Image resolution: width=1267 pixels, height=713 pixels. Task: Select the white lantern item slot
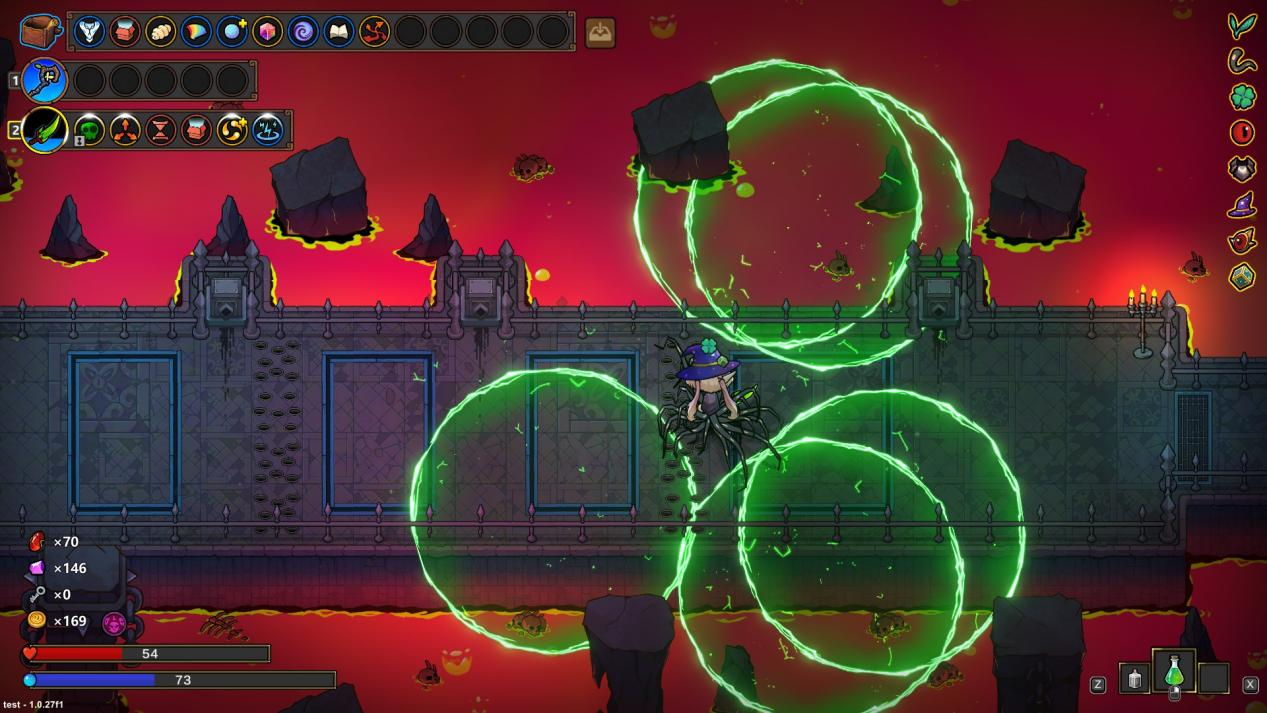pos(1134,678)
